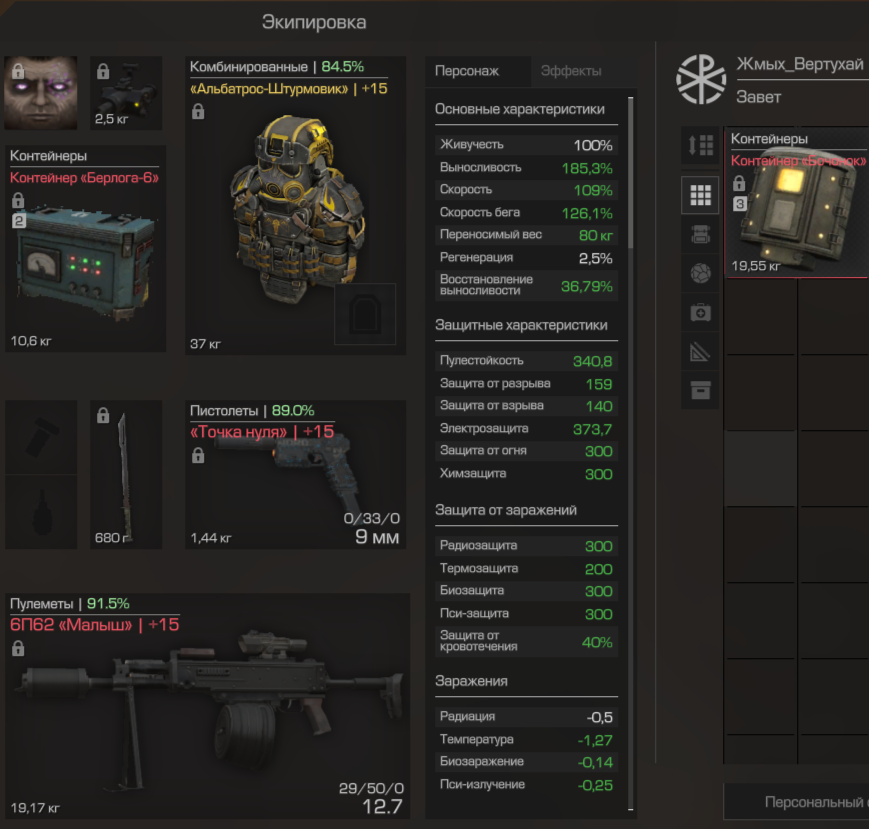Click the character face portrait
The height and width of the screenshot is (829, 869).
[41, 93]
